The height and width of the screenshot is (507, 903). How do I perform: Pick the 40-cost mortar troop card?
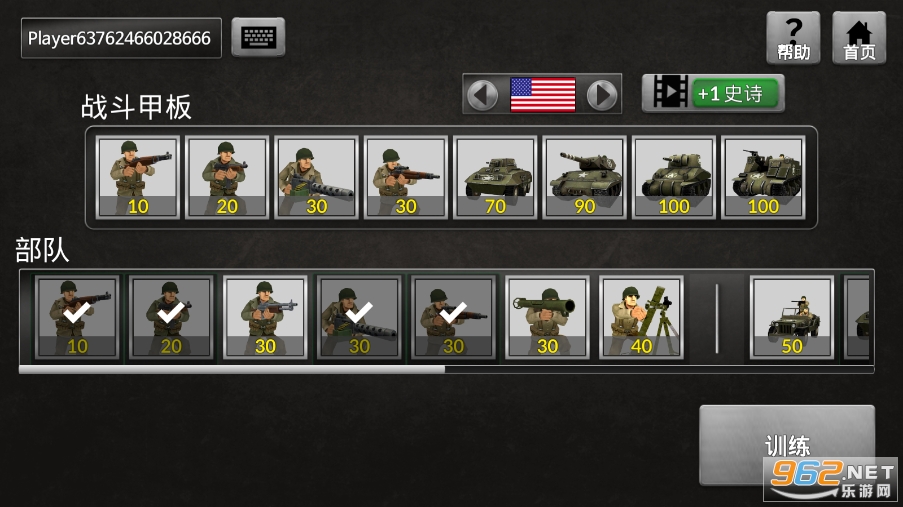[x=641, y=317]
